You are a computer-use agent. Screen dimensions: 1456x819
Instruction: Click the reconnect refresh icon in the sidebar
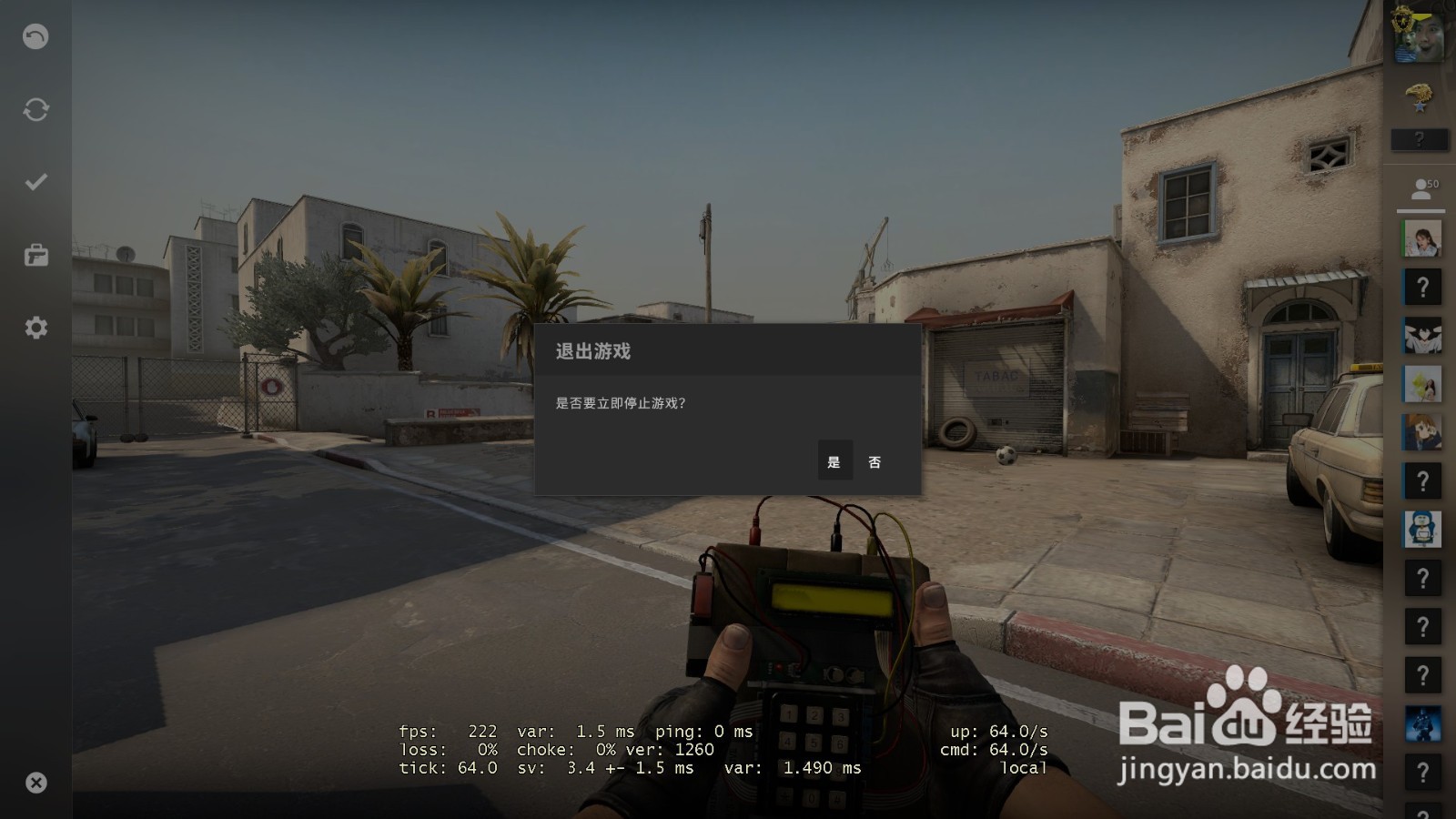click(35, 109)
